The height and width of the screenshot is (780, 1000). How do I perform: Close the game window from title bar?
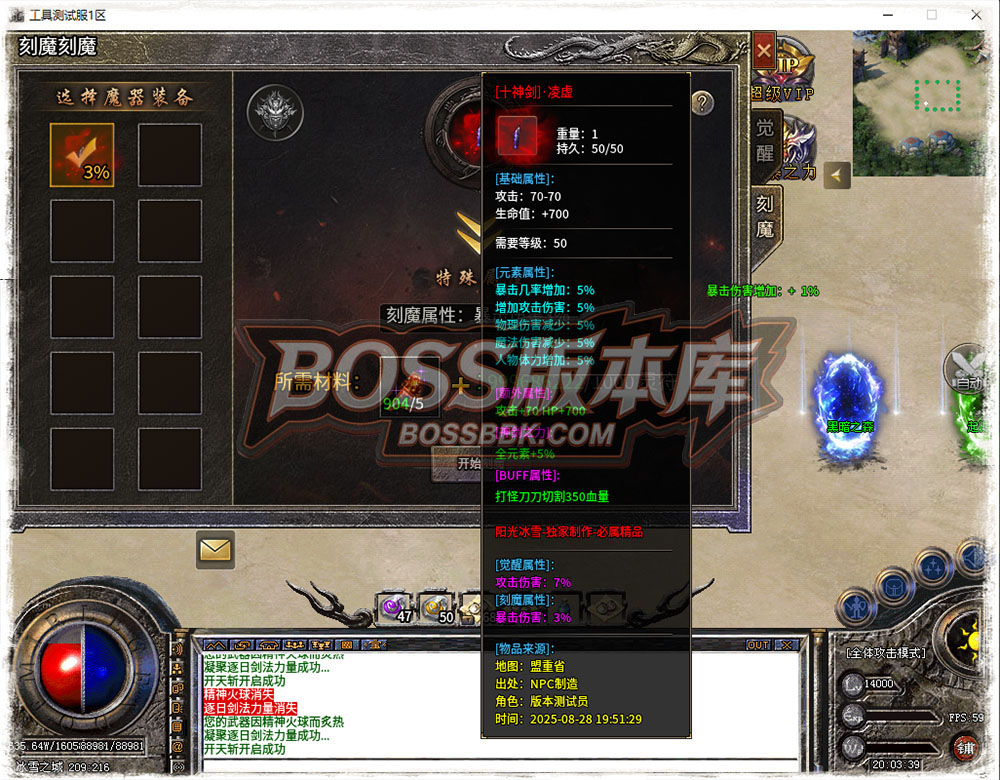[975, 15]
